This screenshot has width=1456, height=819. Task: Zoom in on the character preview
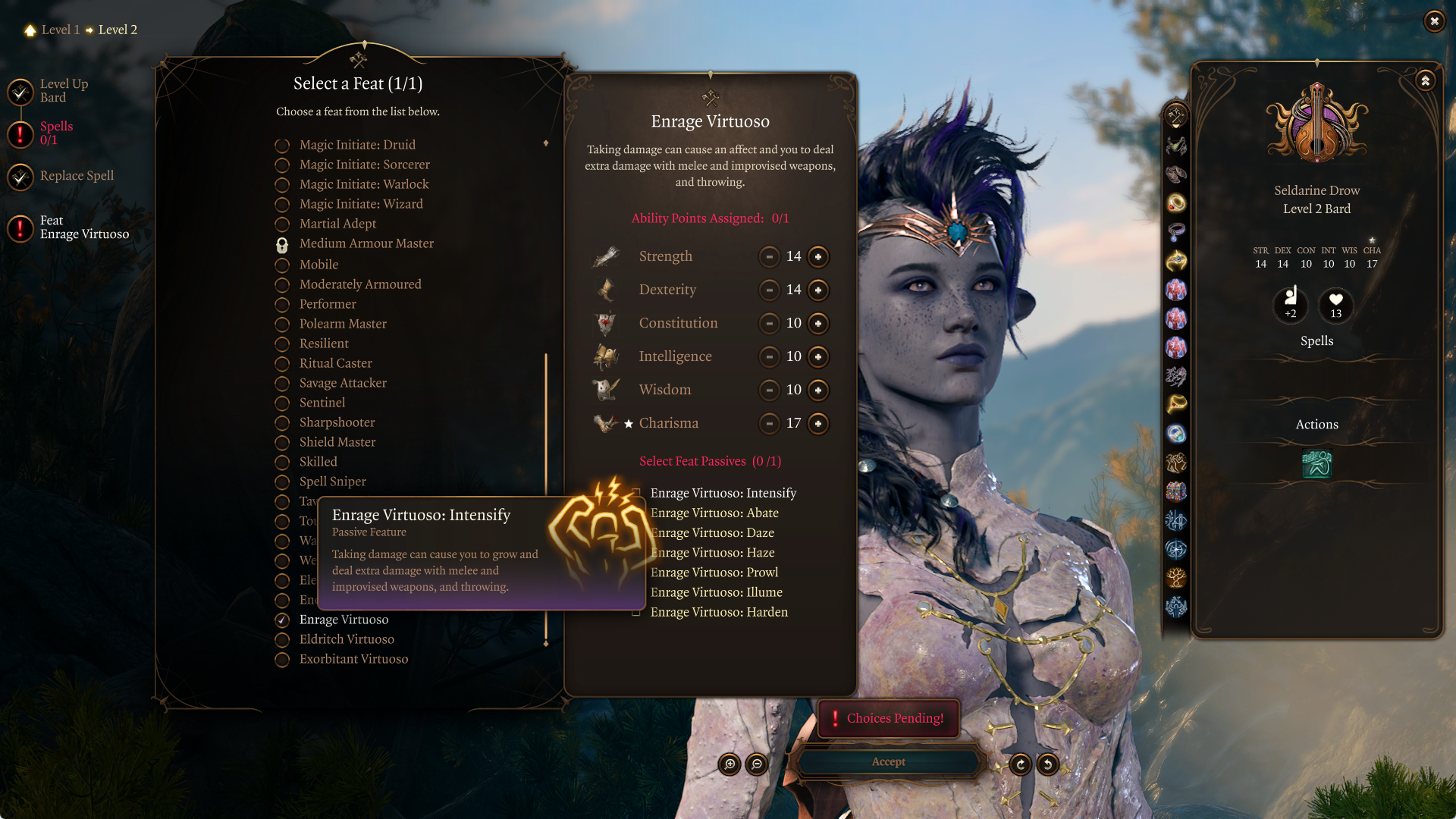point(730,764)
